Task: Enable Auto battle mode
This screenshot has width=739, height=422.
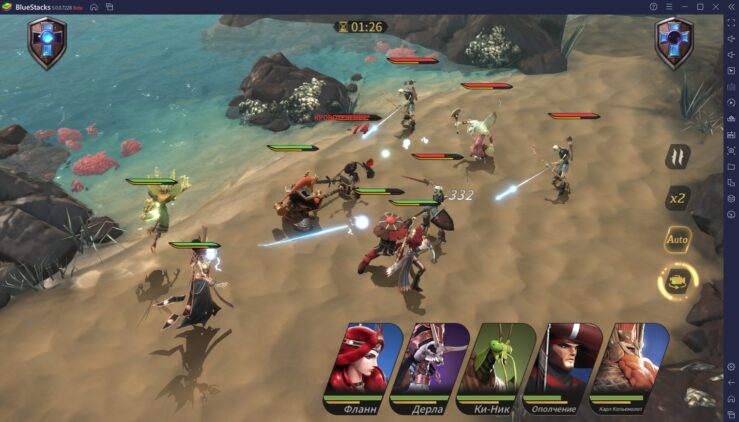Action: coord(678,240)
